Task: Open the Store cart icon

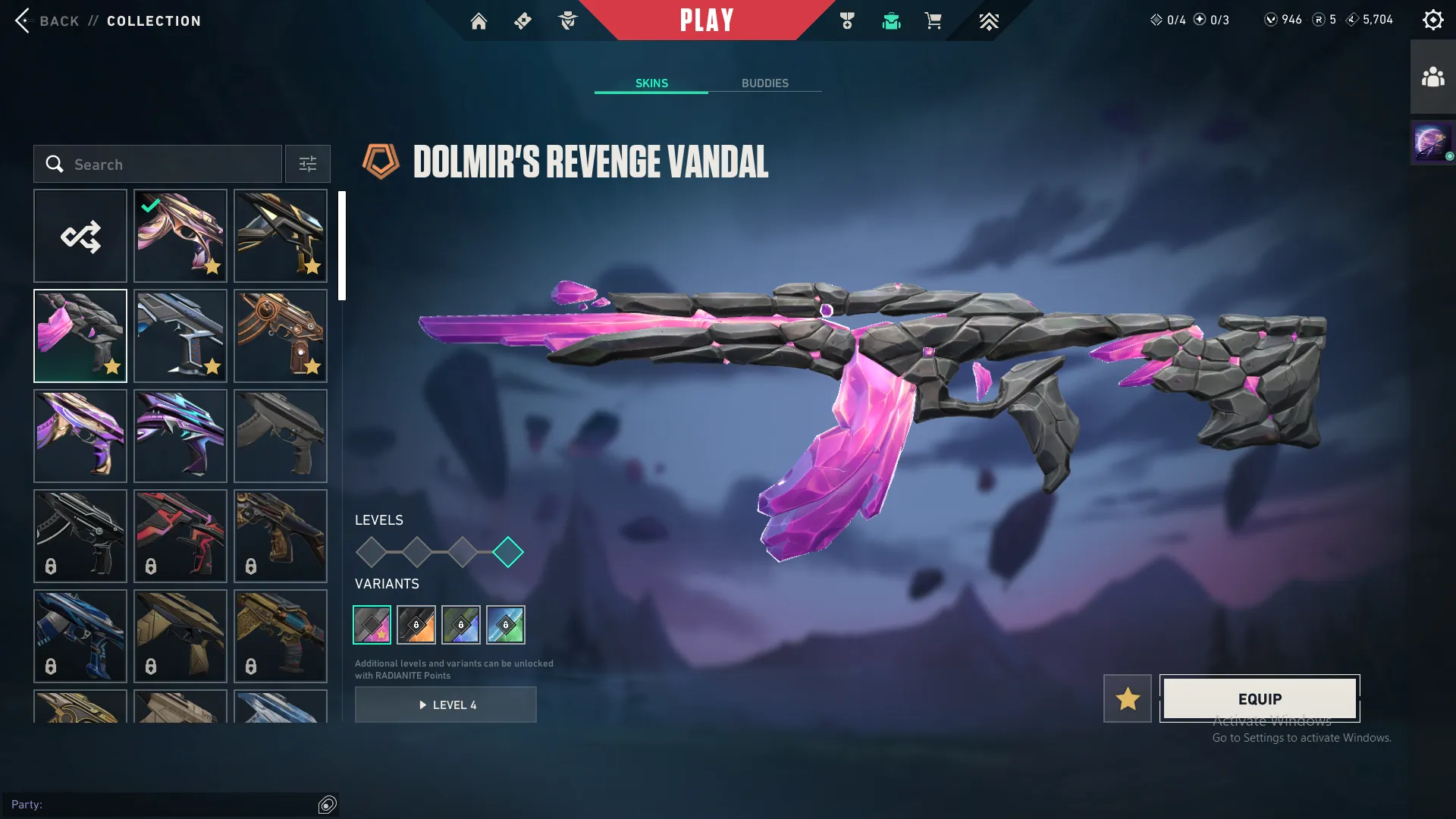Action: pyautogui.click(x=934, y=21)
